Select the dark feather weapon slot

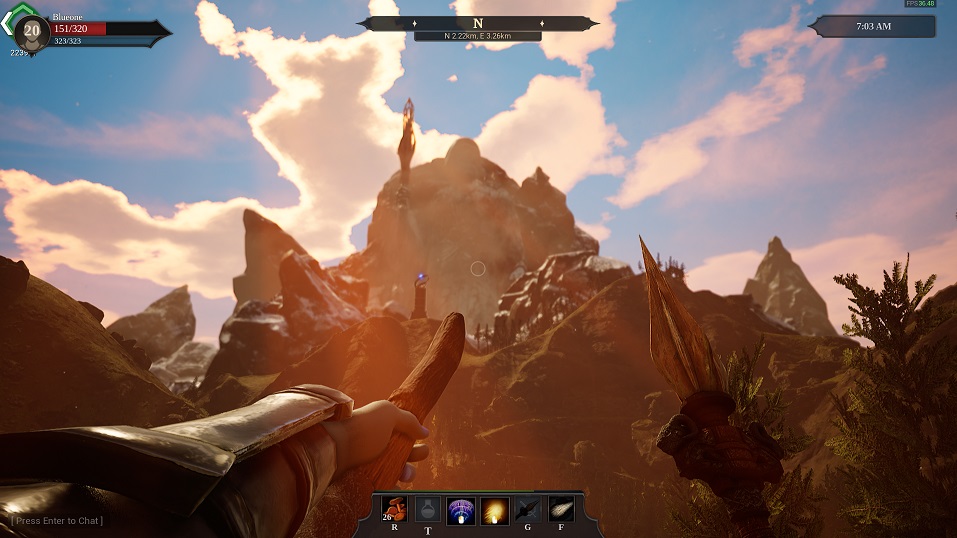click(527, 510)
